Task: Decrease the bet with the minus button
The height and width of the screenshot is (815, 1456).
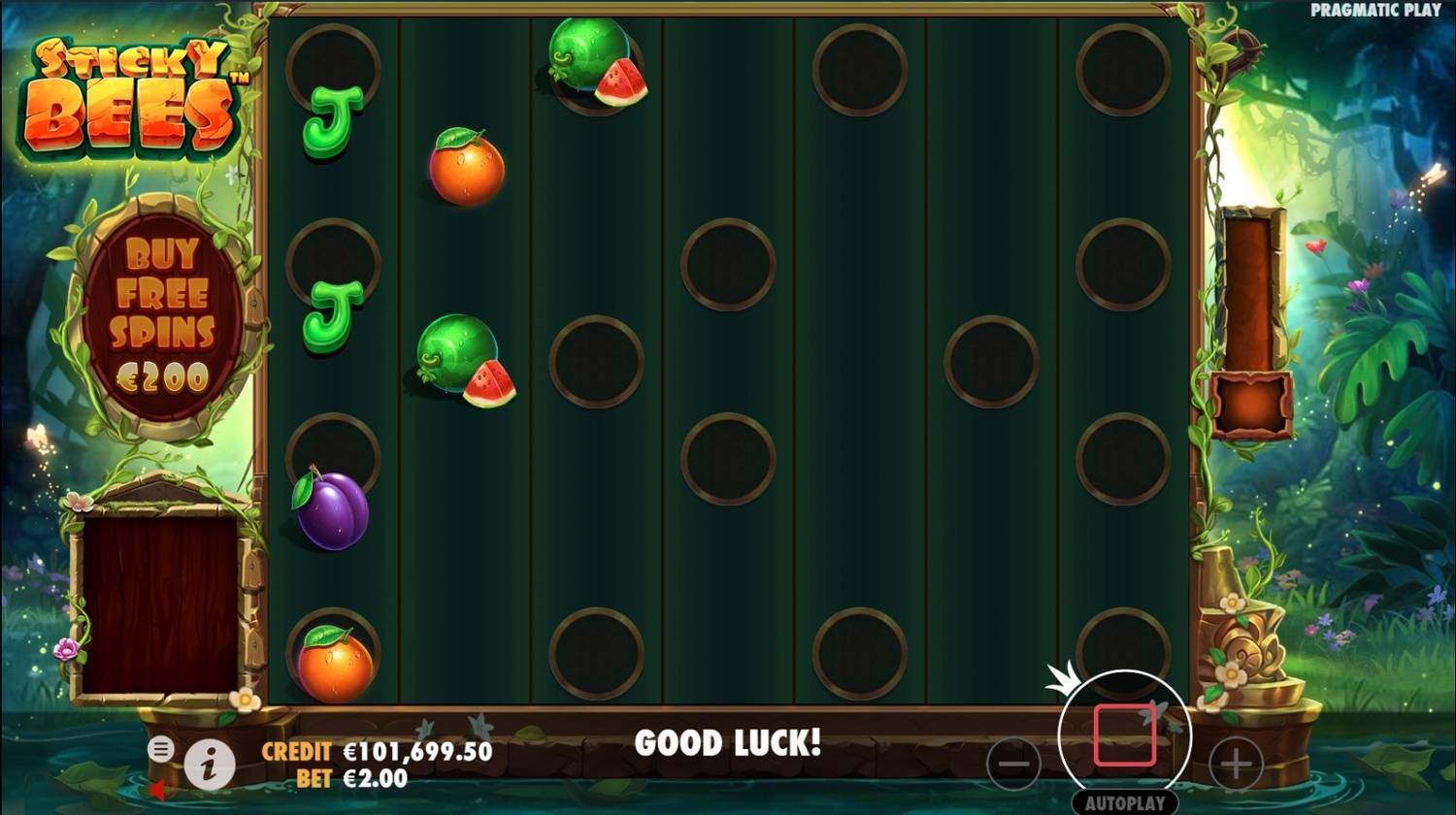Action: coord(1013,764)
